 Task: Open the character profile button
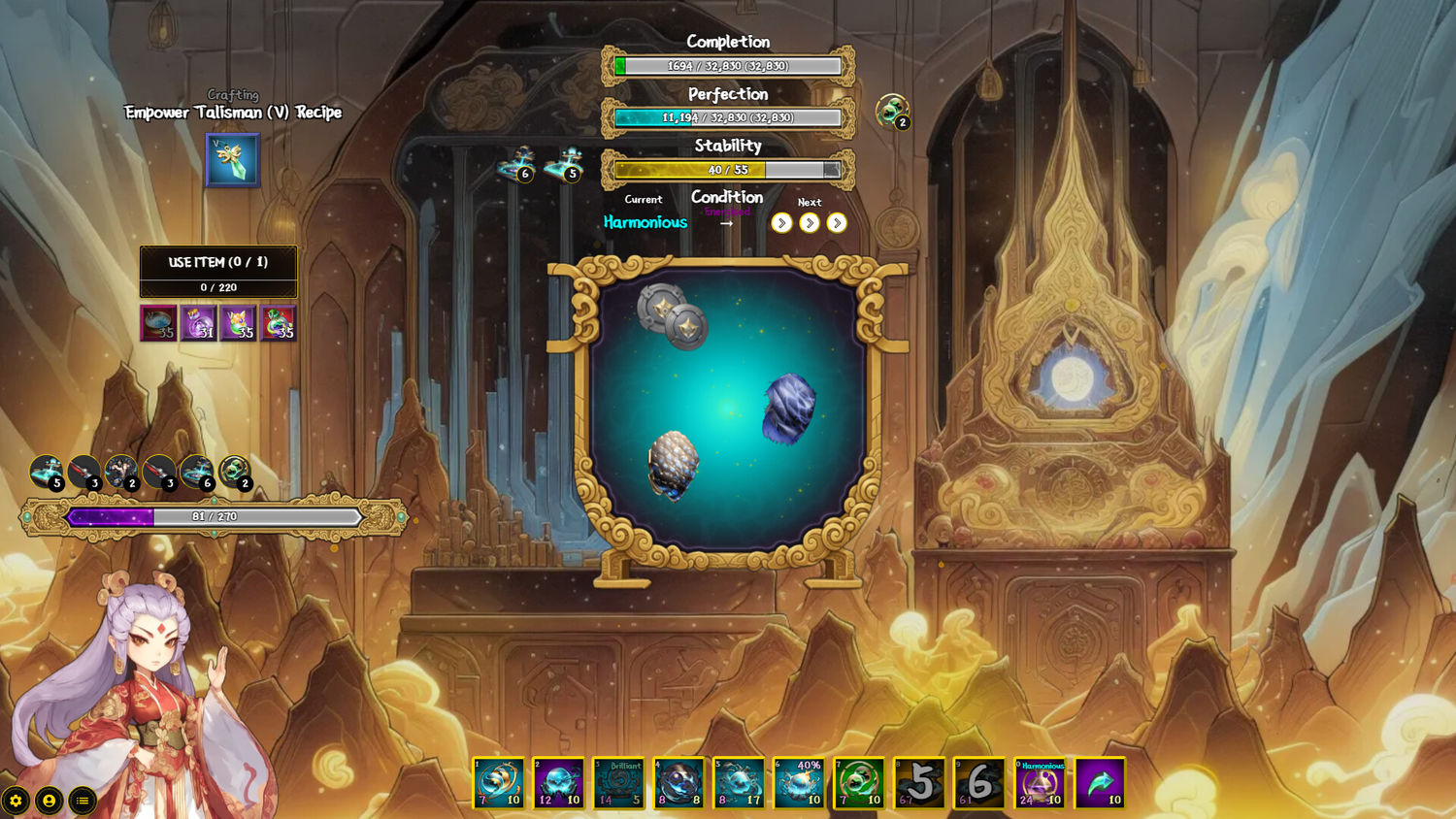click(49, 801)
